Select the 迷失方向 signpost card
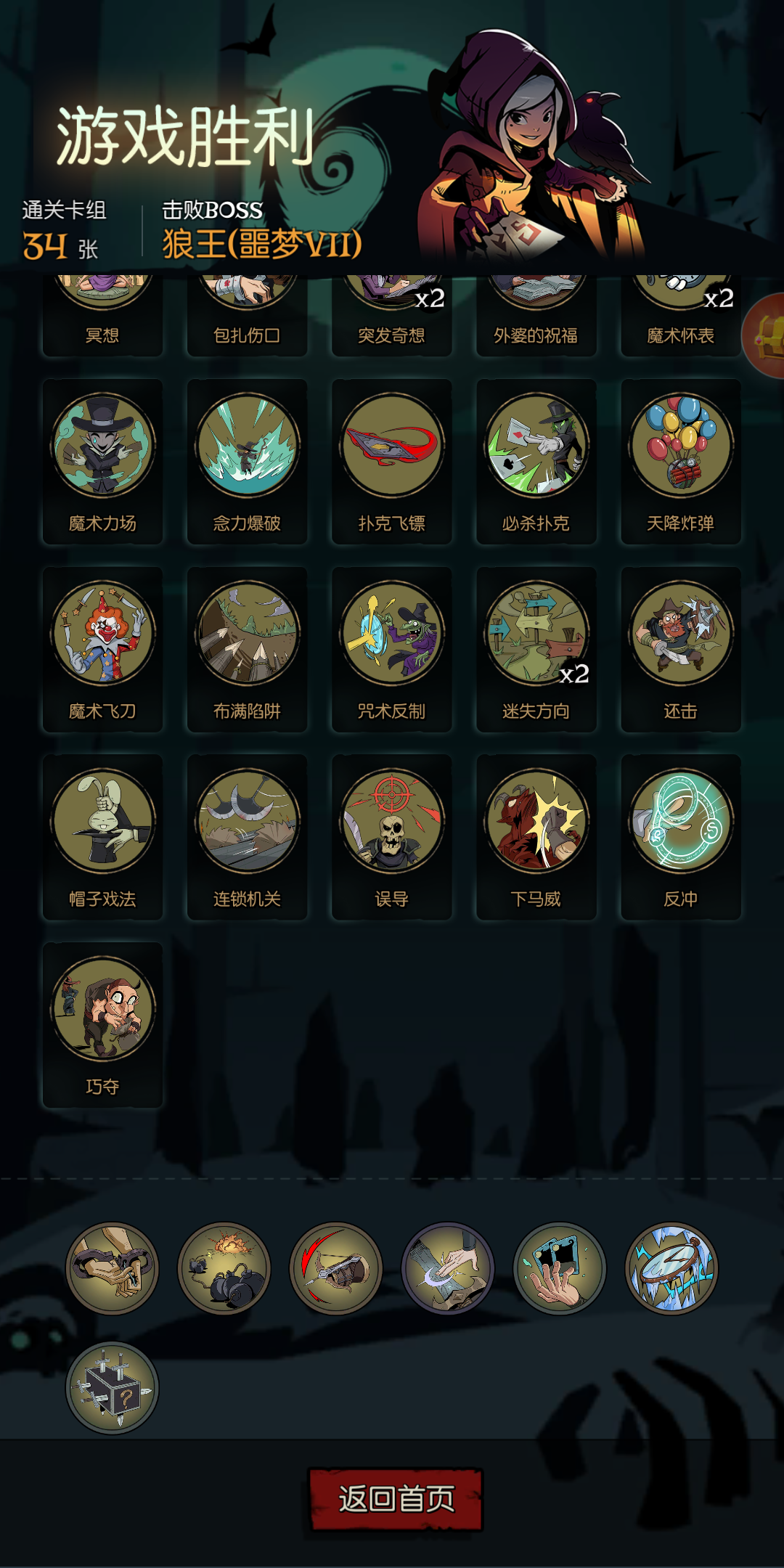 (x=536, y=649)
